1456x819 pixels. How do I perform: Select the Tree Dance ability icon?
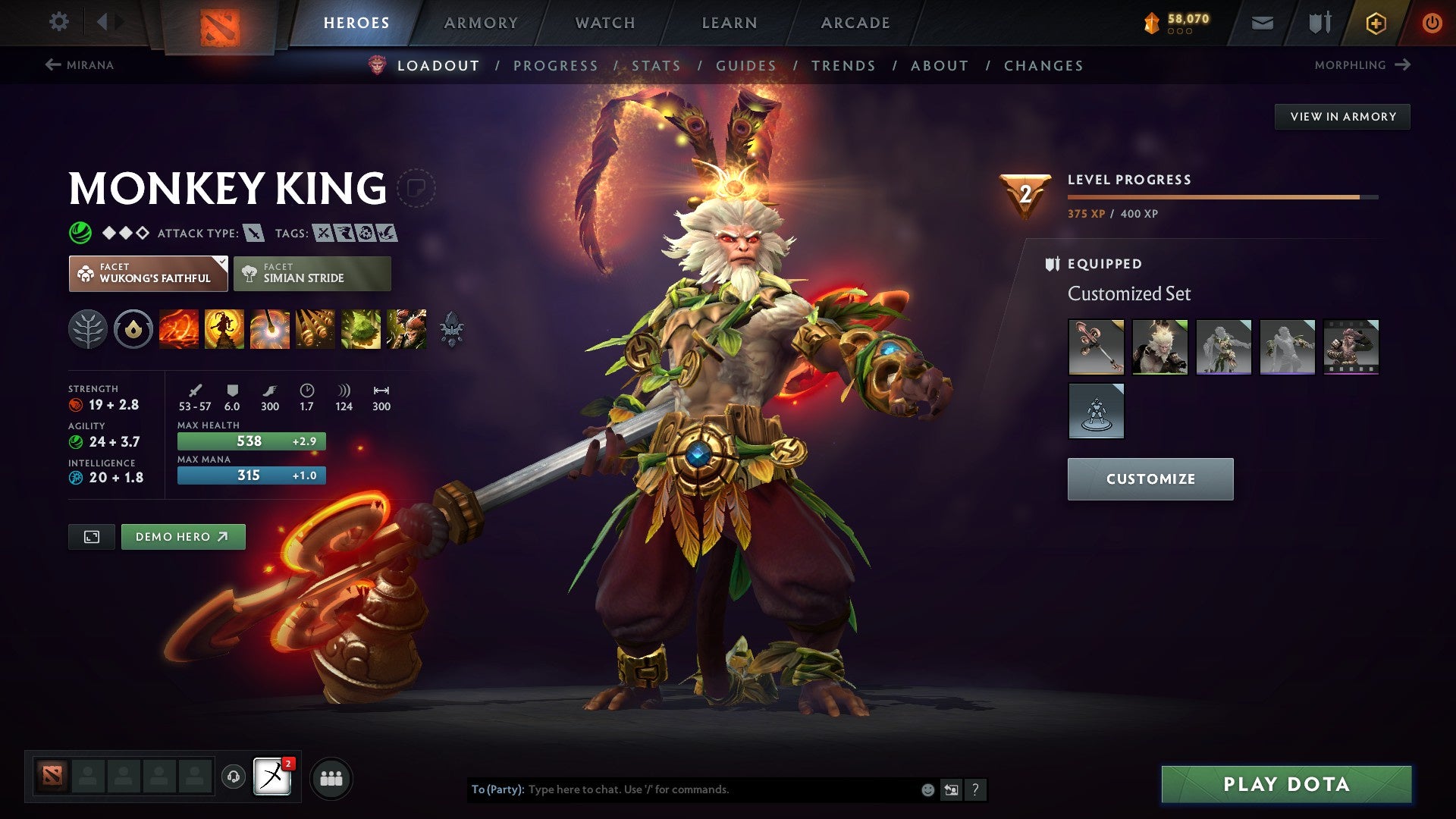click(225, 329)
